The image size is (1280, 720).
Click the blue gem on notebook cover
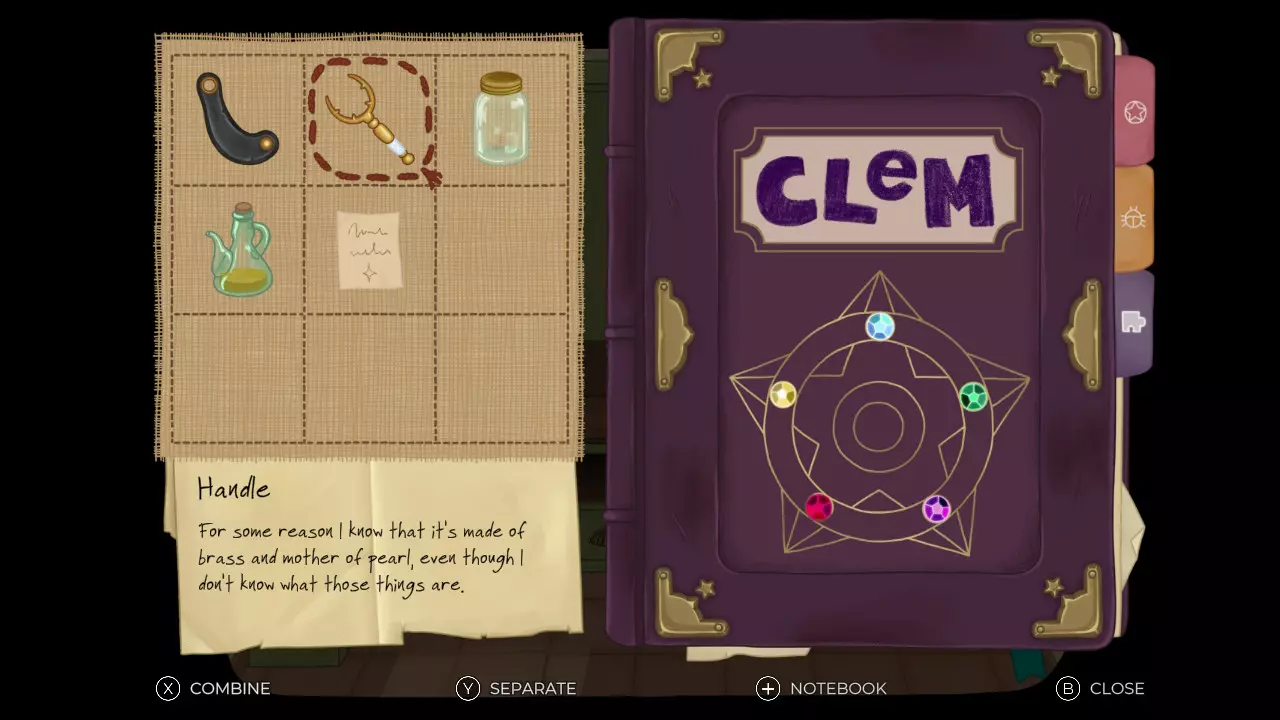pyautogui.click(x=880, y=327)
